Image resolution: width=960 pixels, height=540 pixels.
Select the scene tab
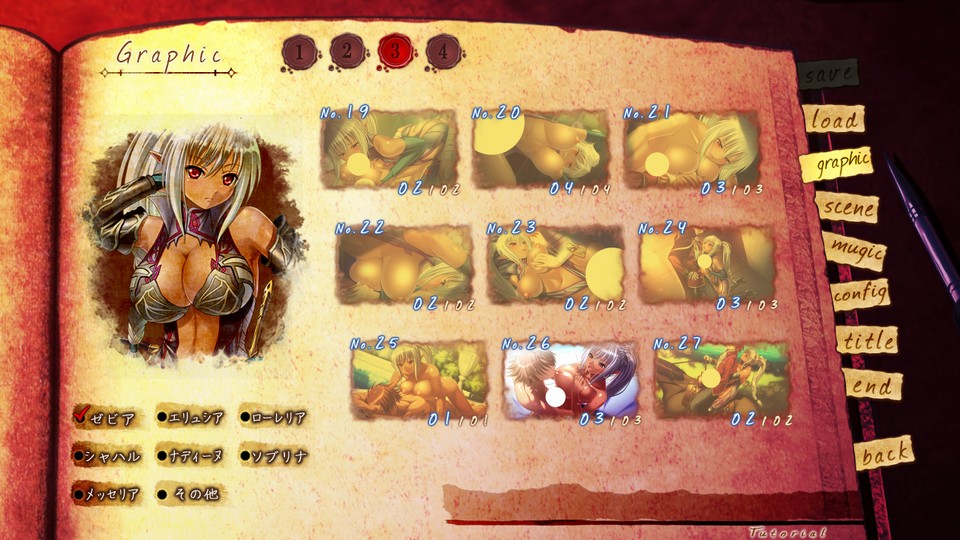pyautogui.click(x=846, y=207)
